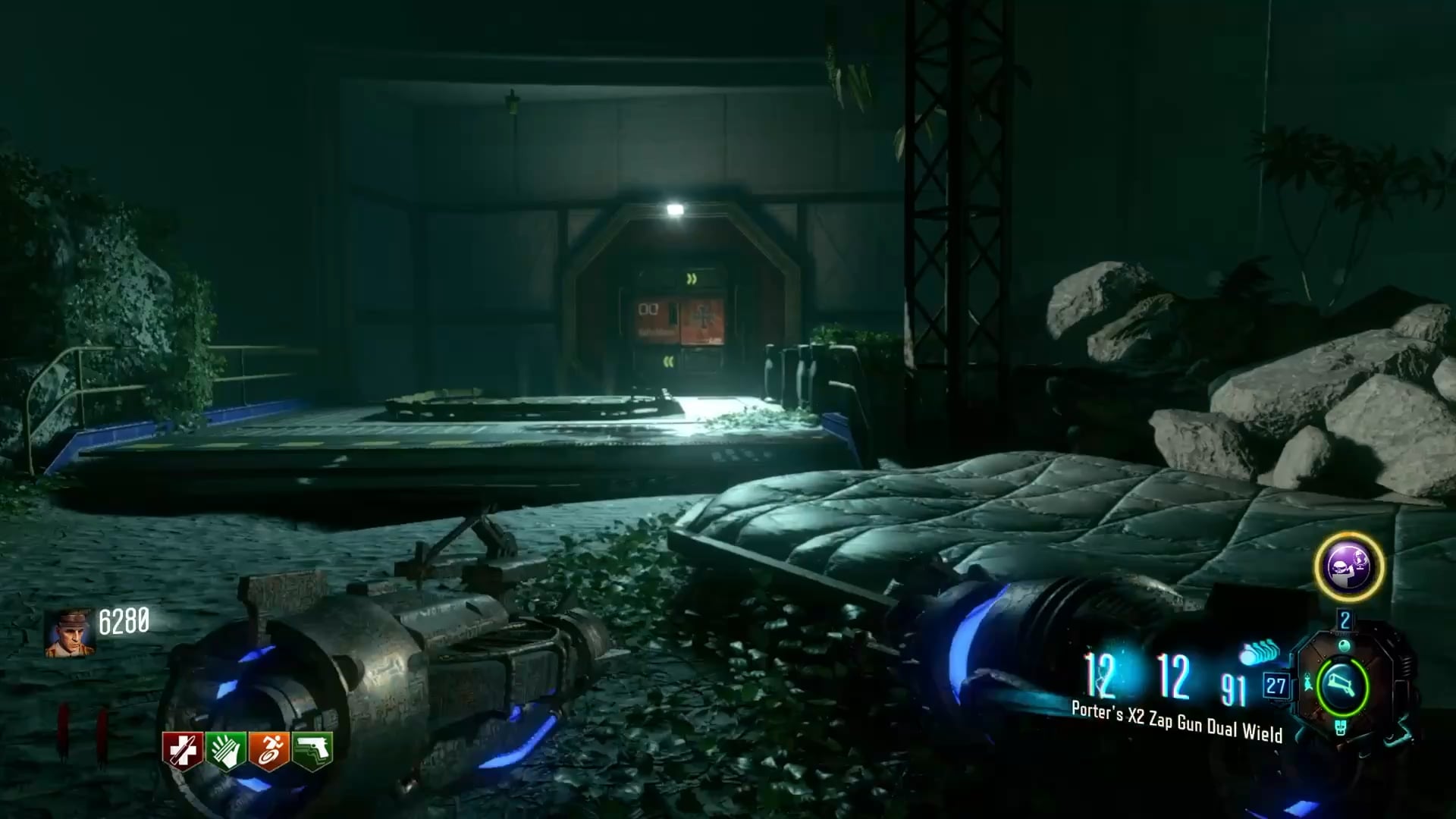Choose the orange Stamin-Up running perk icon

tap(269, 750)
